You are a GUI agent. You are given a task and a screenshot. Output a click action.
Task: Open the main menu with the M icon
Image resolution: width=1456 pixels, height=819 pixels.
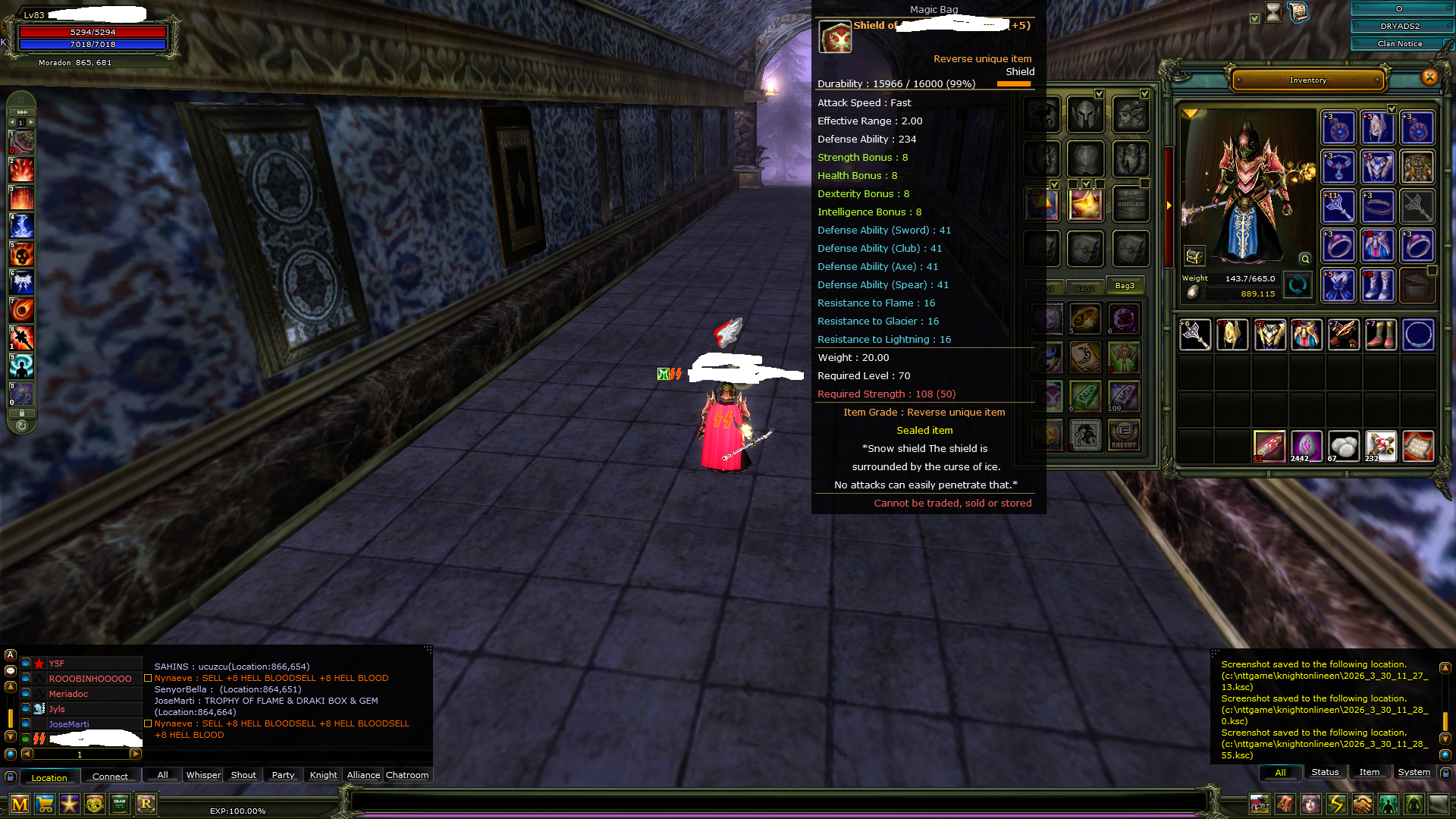point(19,805)
